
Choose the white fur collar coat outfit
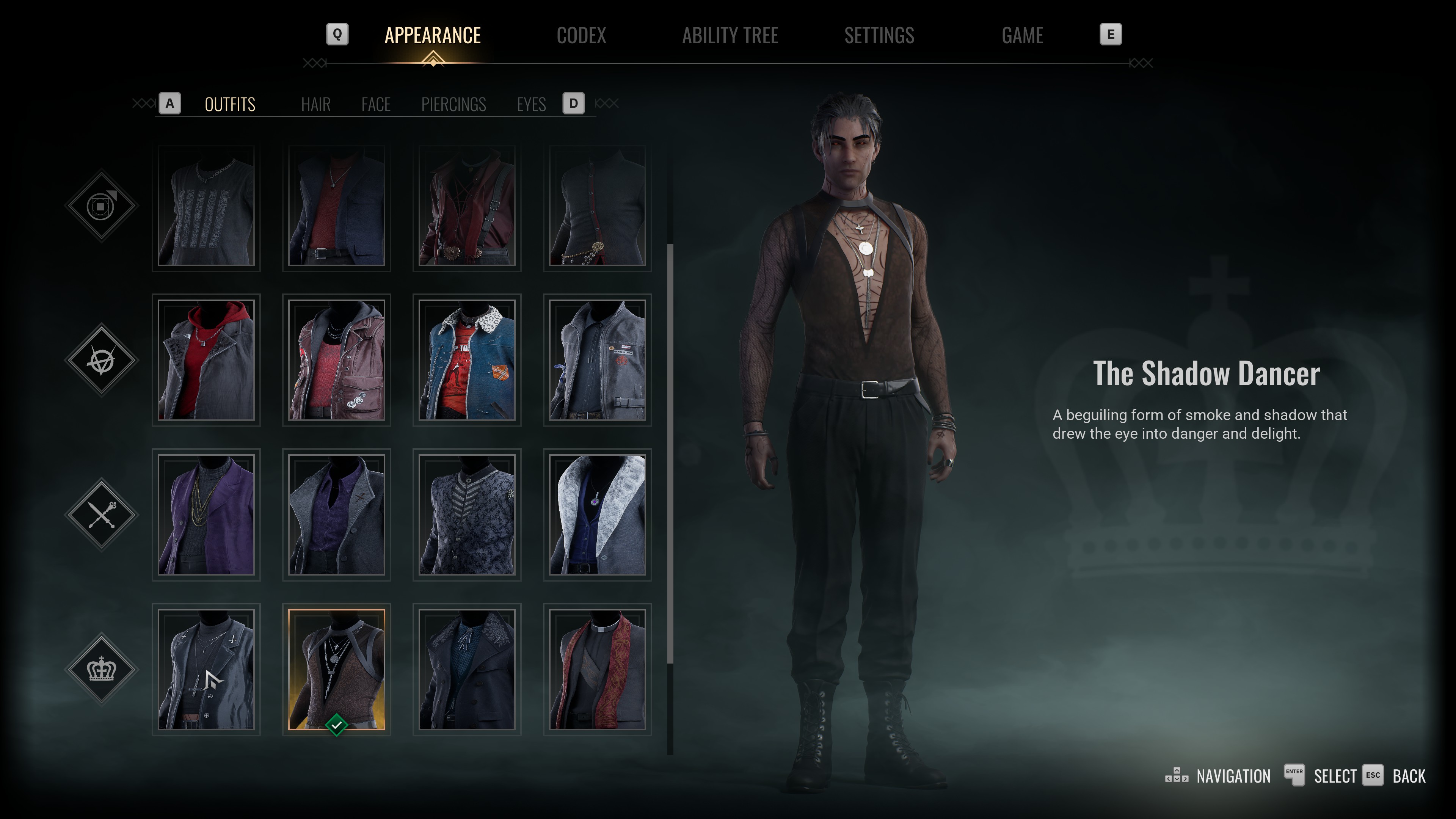(x=598, y=515)
